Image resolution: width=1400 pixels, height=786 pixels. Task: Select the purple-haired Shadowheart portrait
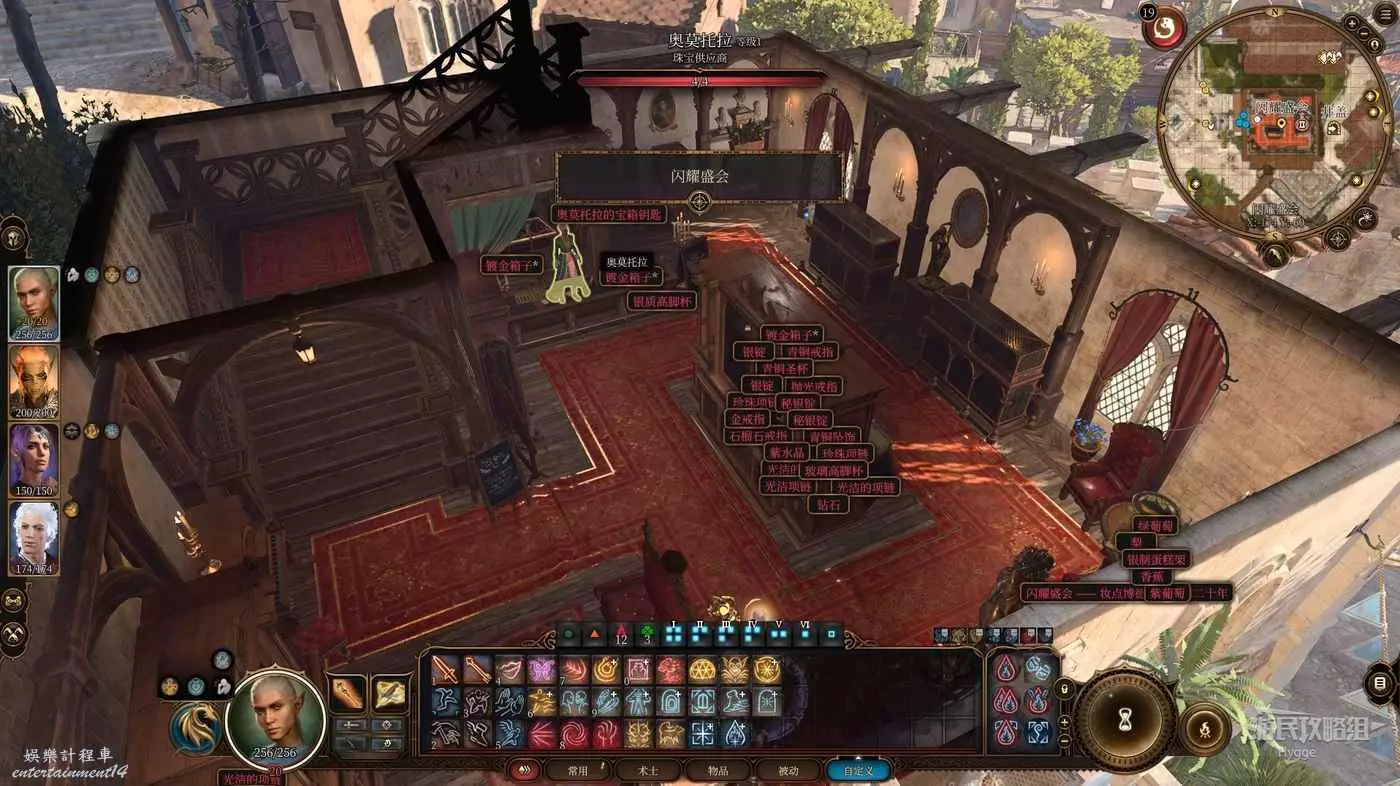point(34,460)
